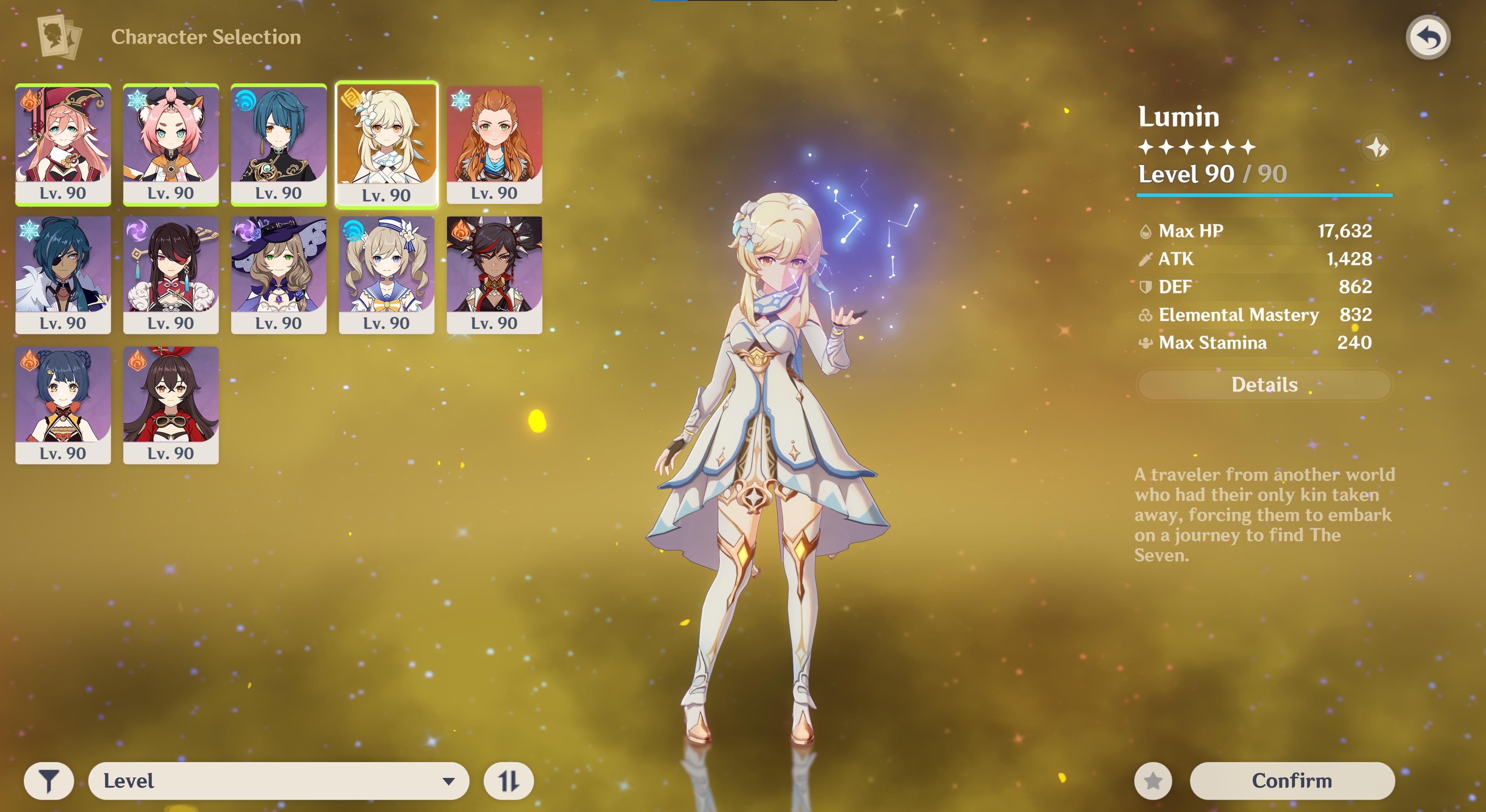The height and width of the screenshot is (812, 1486).
Task: Pick the Xinyan character card
Action: 494,275
